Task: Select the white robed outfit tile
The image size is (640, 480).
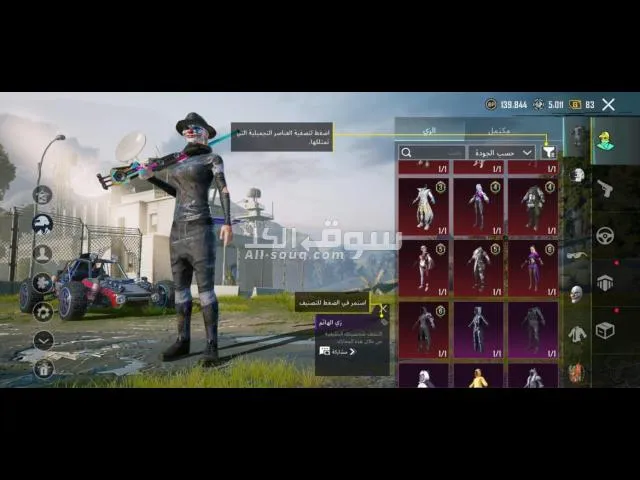Action: (426, 207)
